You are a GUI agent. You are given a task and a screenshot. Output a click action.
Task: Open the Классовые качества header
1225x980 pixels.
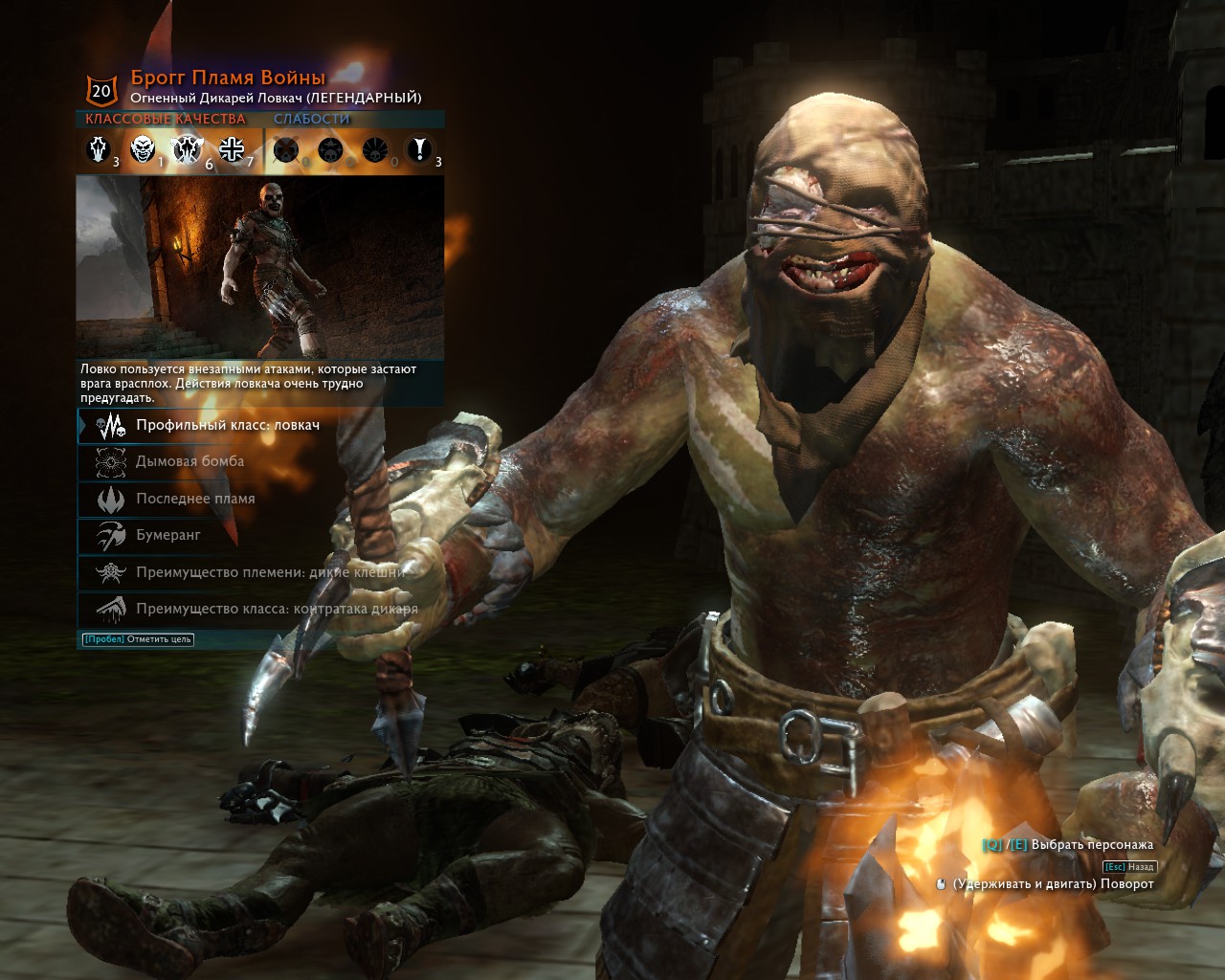click(x=166, y=120)
